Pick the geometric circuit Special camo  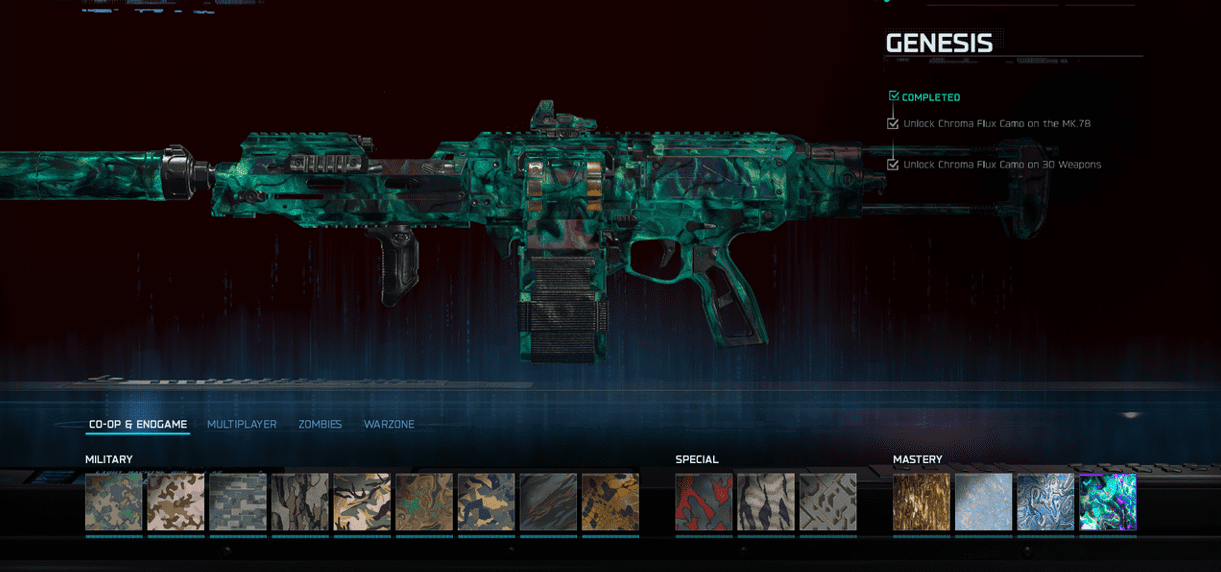pos(828,502)
